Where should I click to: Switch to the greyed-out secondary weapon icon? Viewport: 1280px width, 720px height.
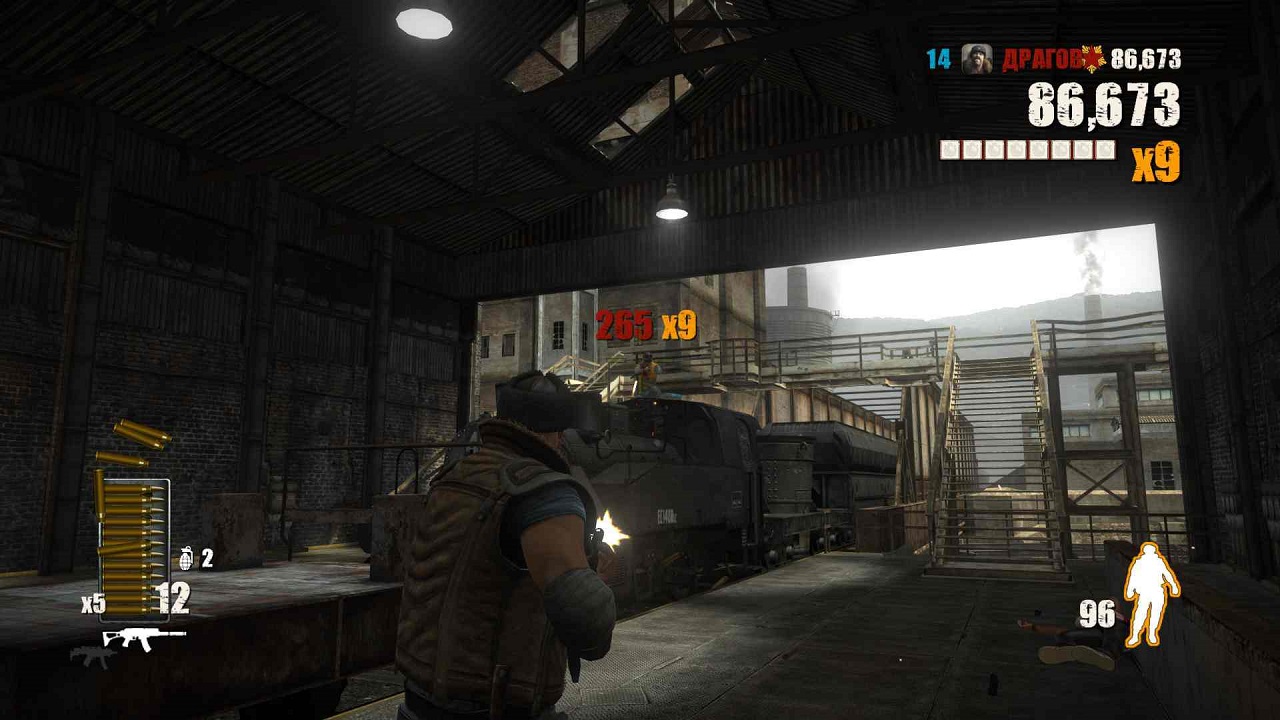pyautogui.click(x=93, y=656)
